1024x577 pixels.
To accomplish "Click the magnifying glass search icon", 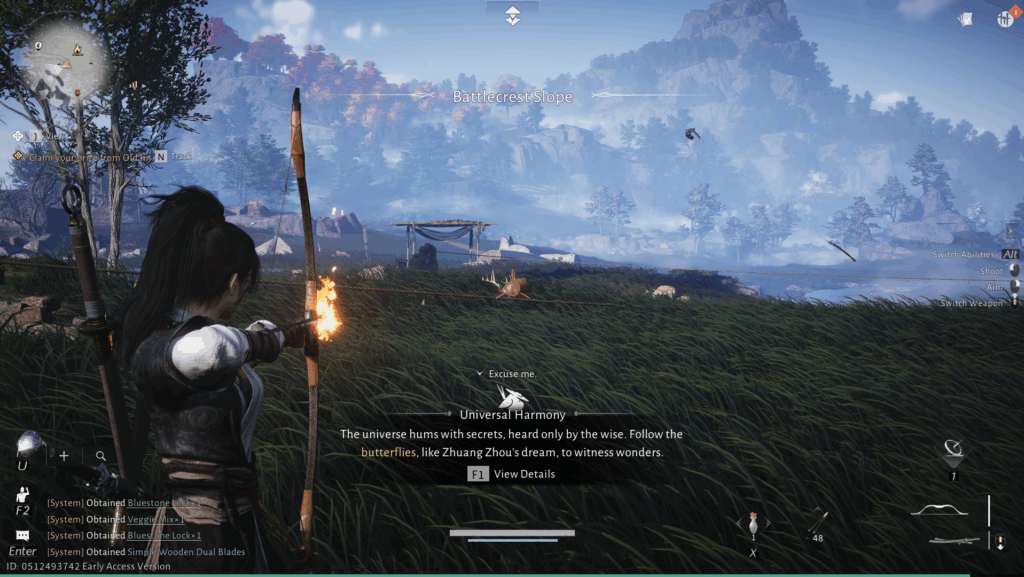I will [101, 456].
